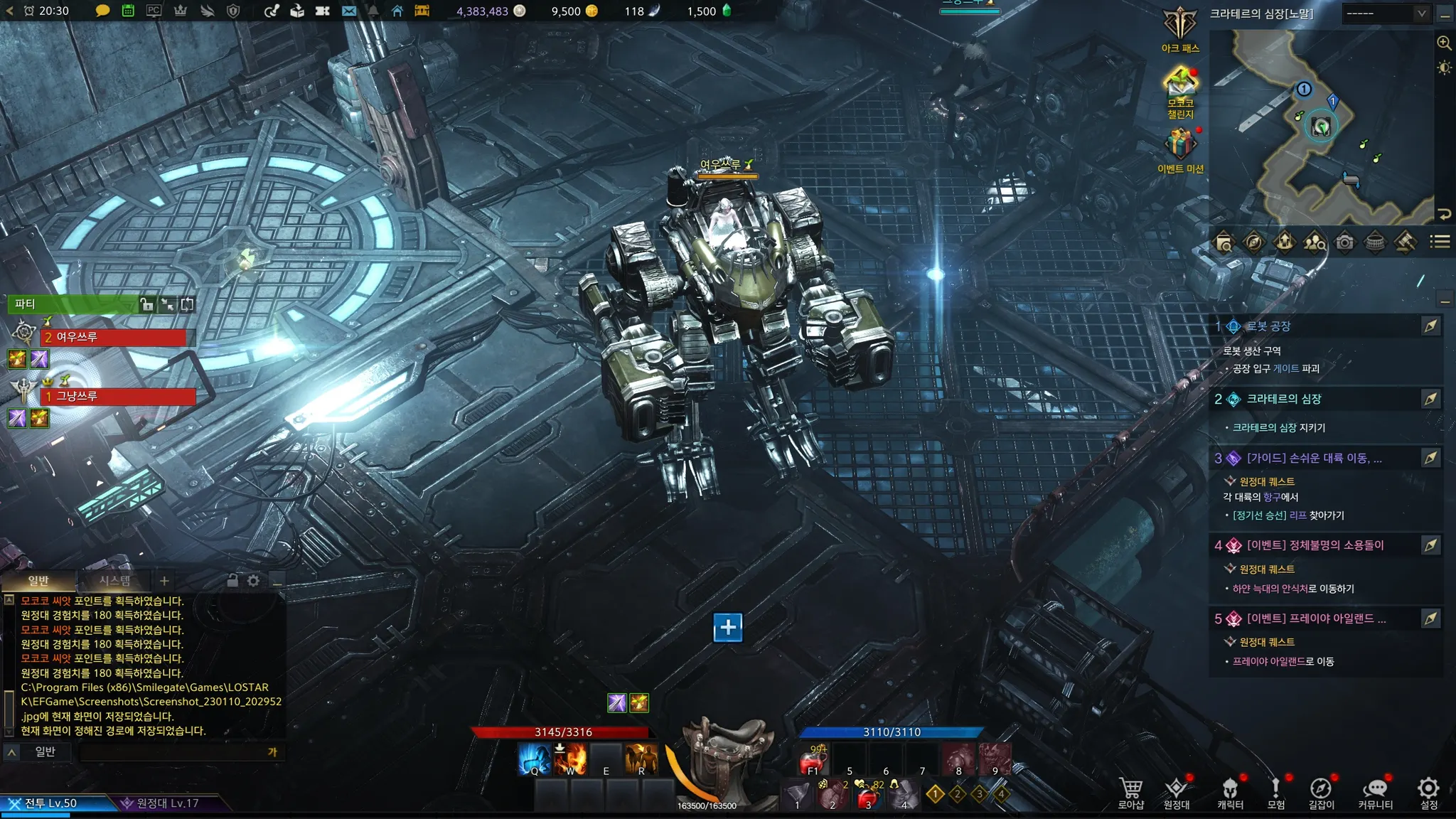The width and height of the screenshot is (1456, 819).
Task: Open the 로아샵 shop menu
Action: tap(1130, 793)
